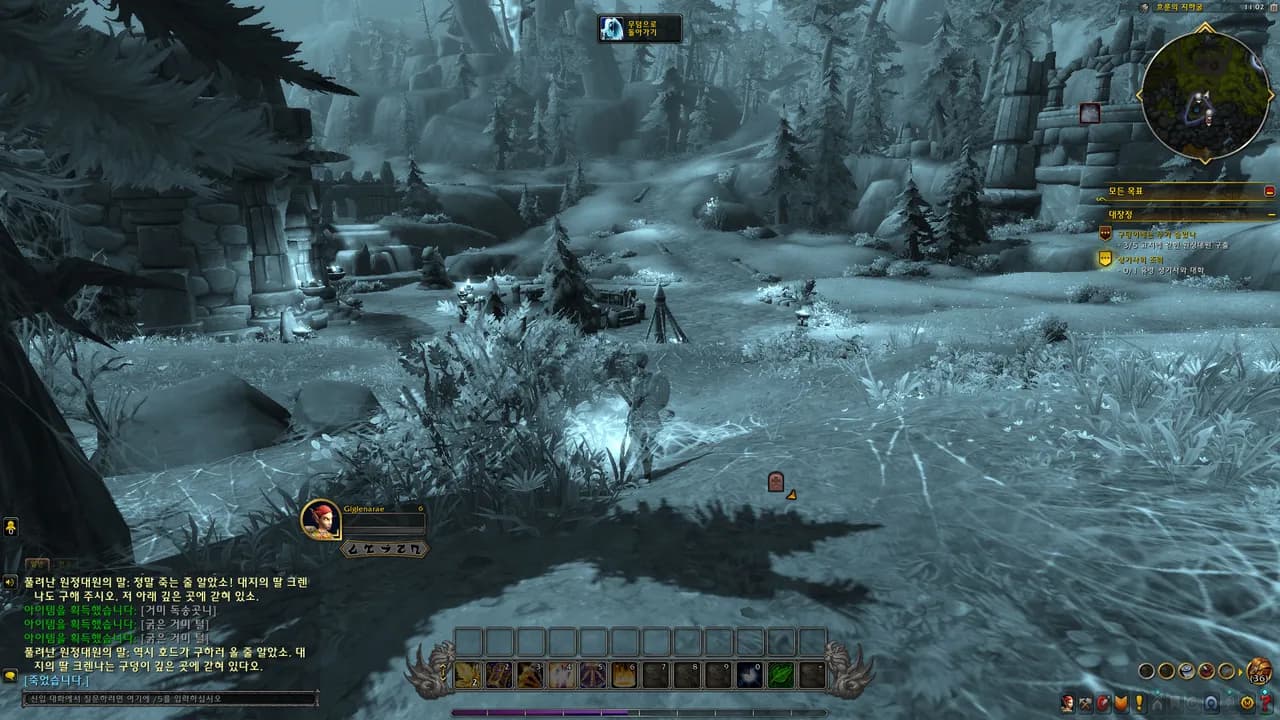
Task: Open the red question mark help button
Action: click(x=1267, y=703)
